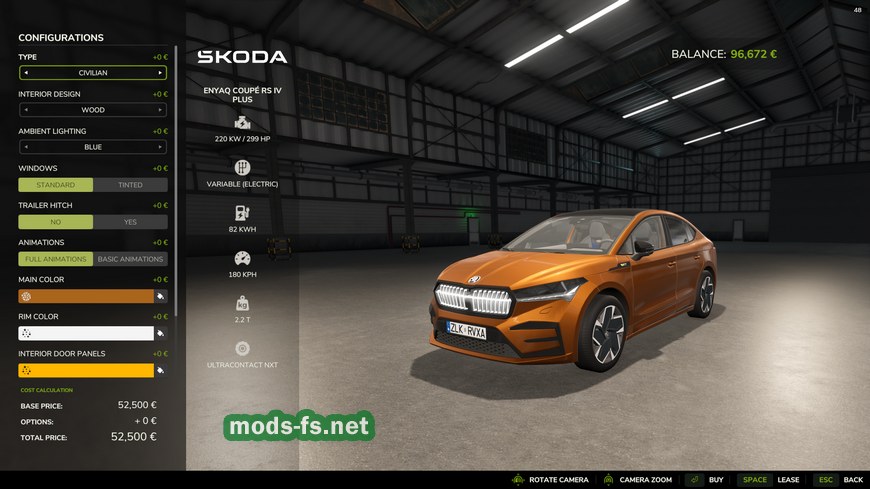
Task: Cycle ambient lighting forward from Blue
Action: 160,147
